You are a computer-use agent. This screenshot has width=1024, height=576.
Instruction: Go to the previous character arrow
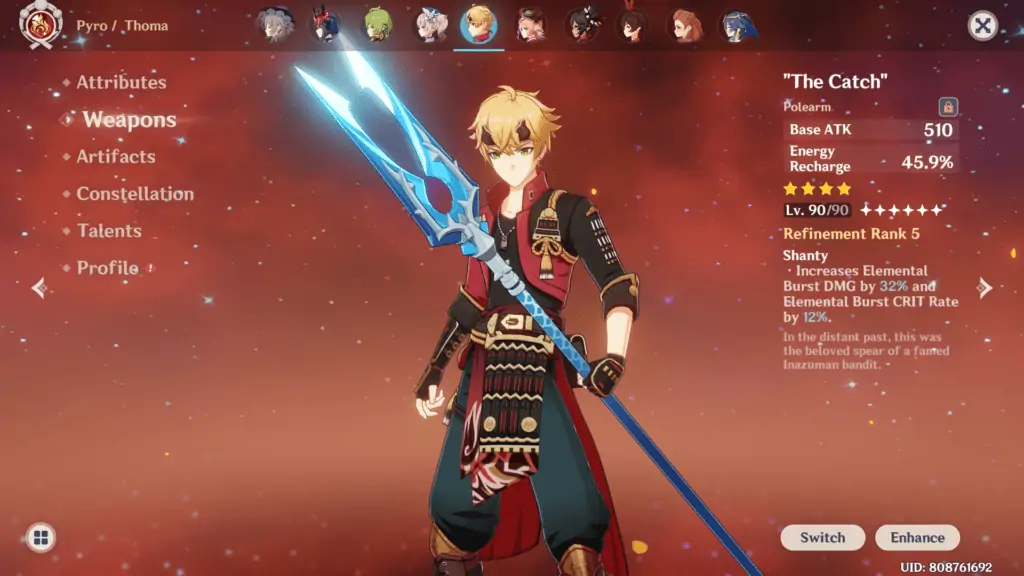click(39, 288)
